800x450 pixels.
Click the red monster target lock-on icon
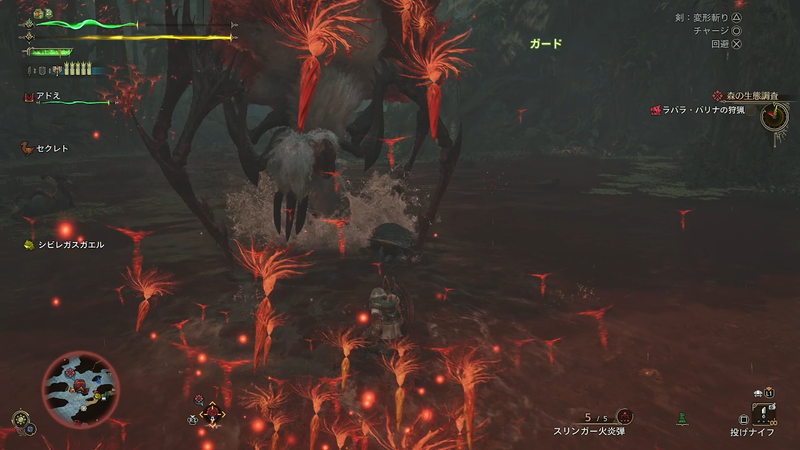212,412
